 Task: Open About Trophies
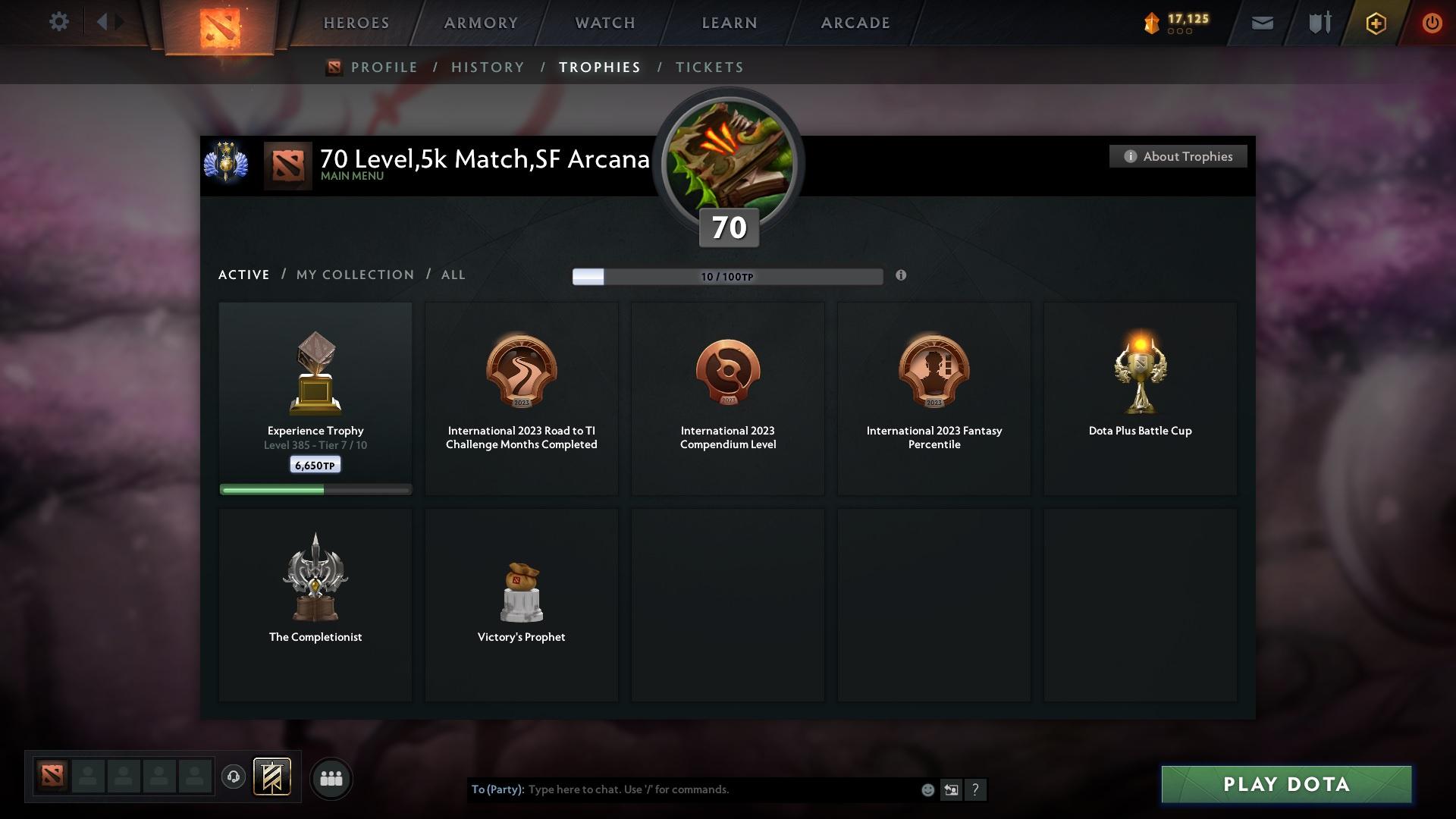click(1178, 156)
